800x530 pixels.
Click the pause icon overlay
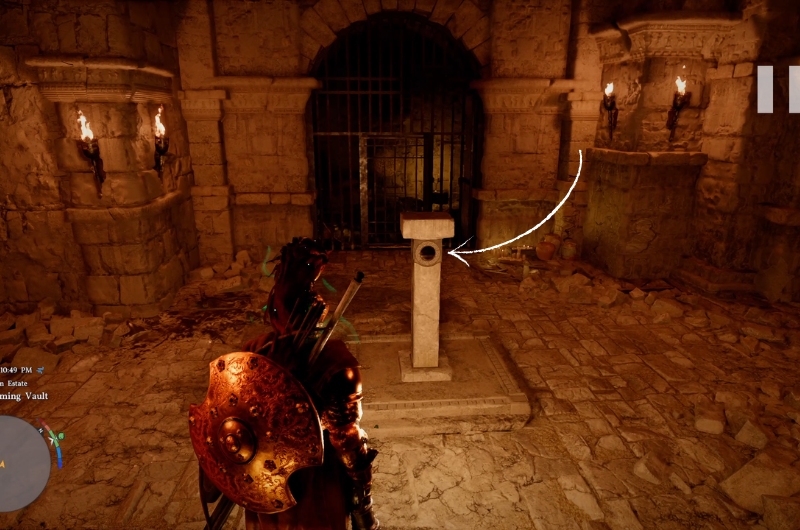coord(777,89)
